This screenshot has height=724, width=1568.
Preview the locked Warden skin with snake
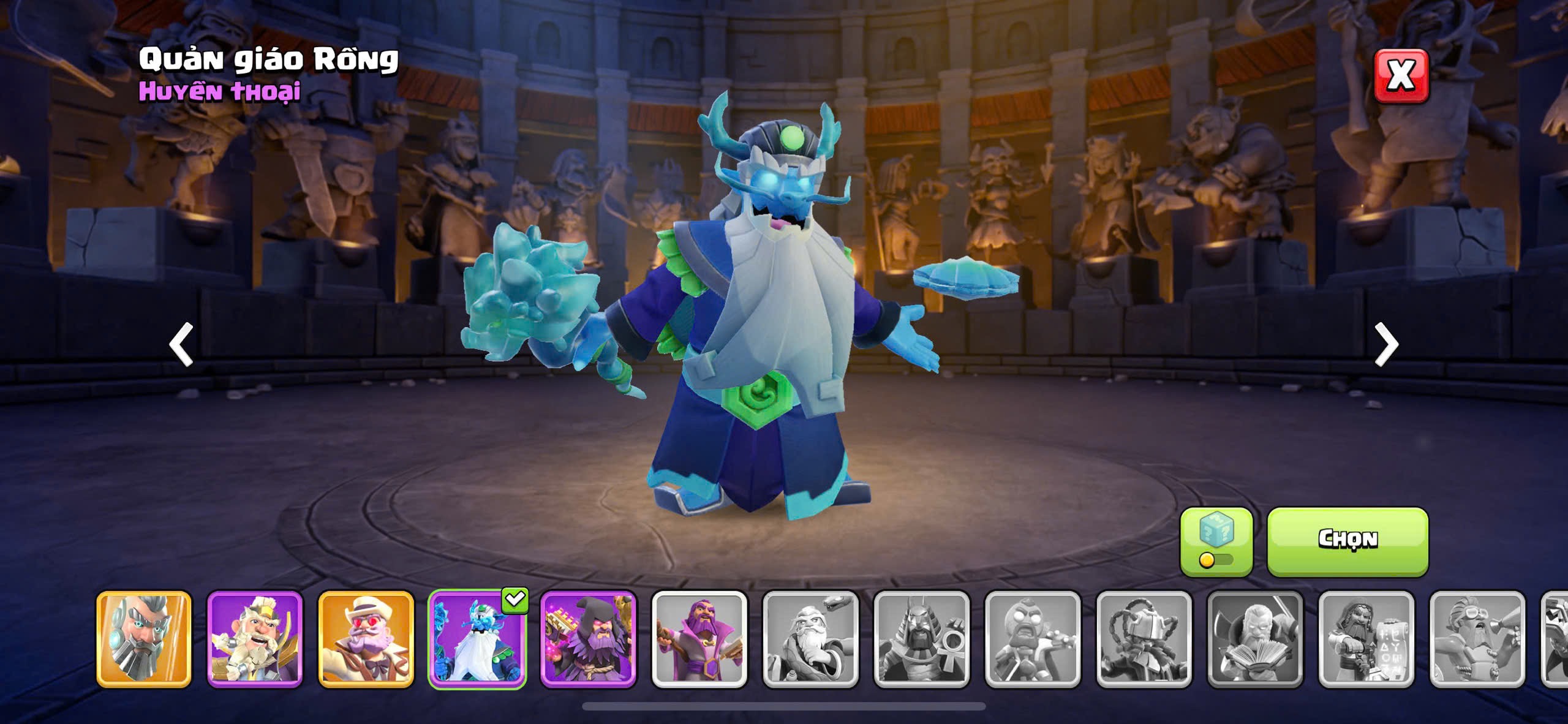pyautogui.click(x=810, y=638)
